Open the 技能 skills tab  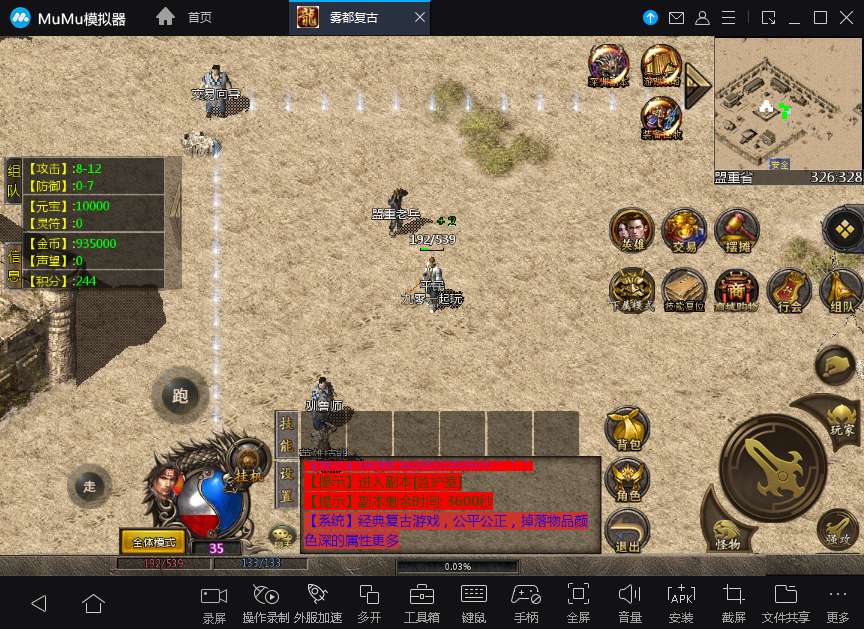[x=287, y=432]
